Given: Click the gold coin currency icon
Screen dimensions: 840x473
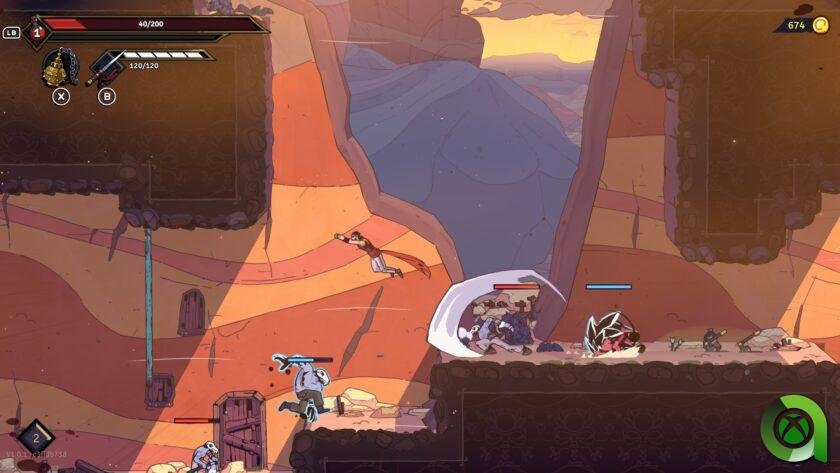Looking at the screenshot, I should point(821,25).
